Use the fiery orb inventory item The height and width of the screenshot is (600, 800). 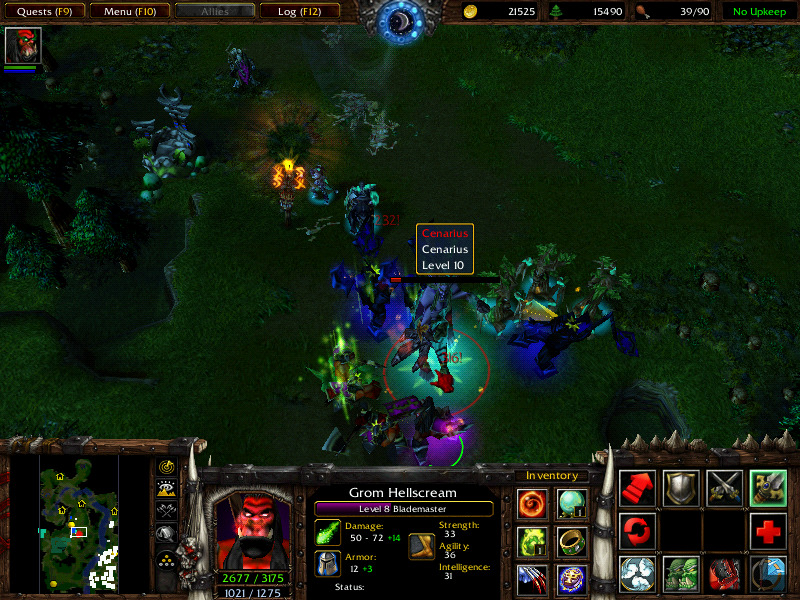pyautogui.click(x=533, y=503)
